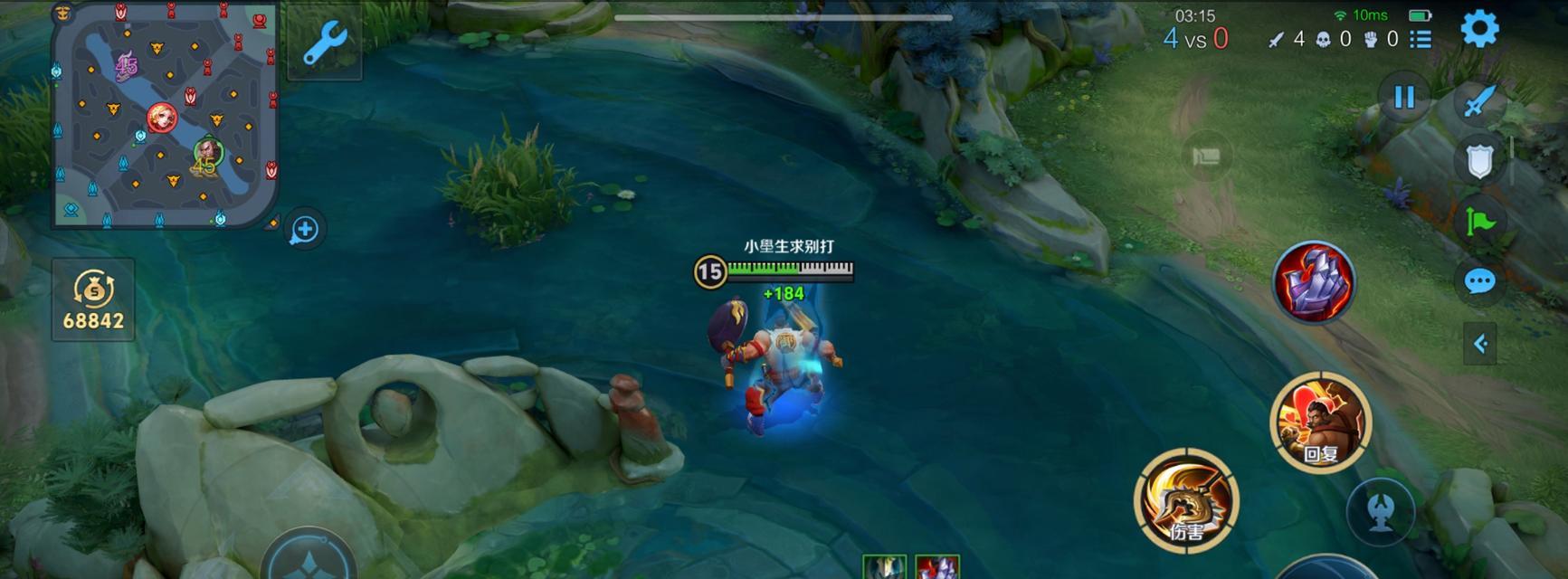Tap the tower target lock button
The image size is (1568, 579).
point(1380,511)
